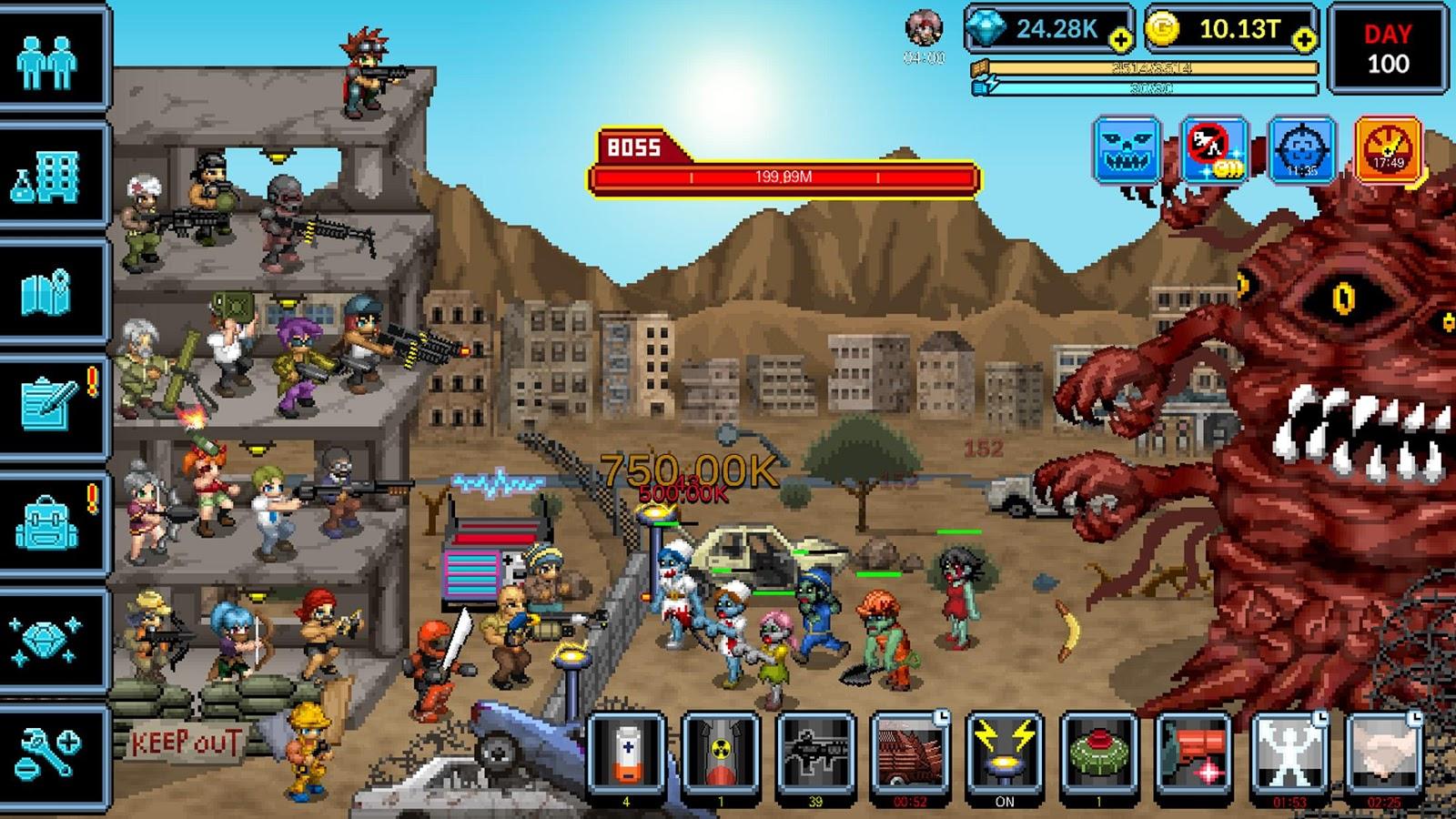Viewport: 1456px width, 819px height.
Task: Select the assault rifle item slot
Action: coord(815,753)
